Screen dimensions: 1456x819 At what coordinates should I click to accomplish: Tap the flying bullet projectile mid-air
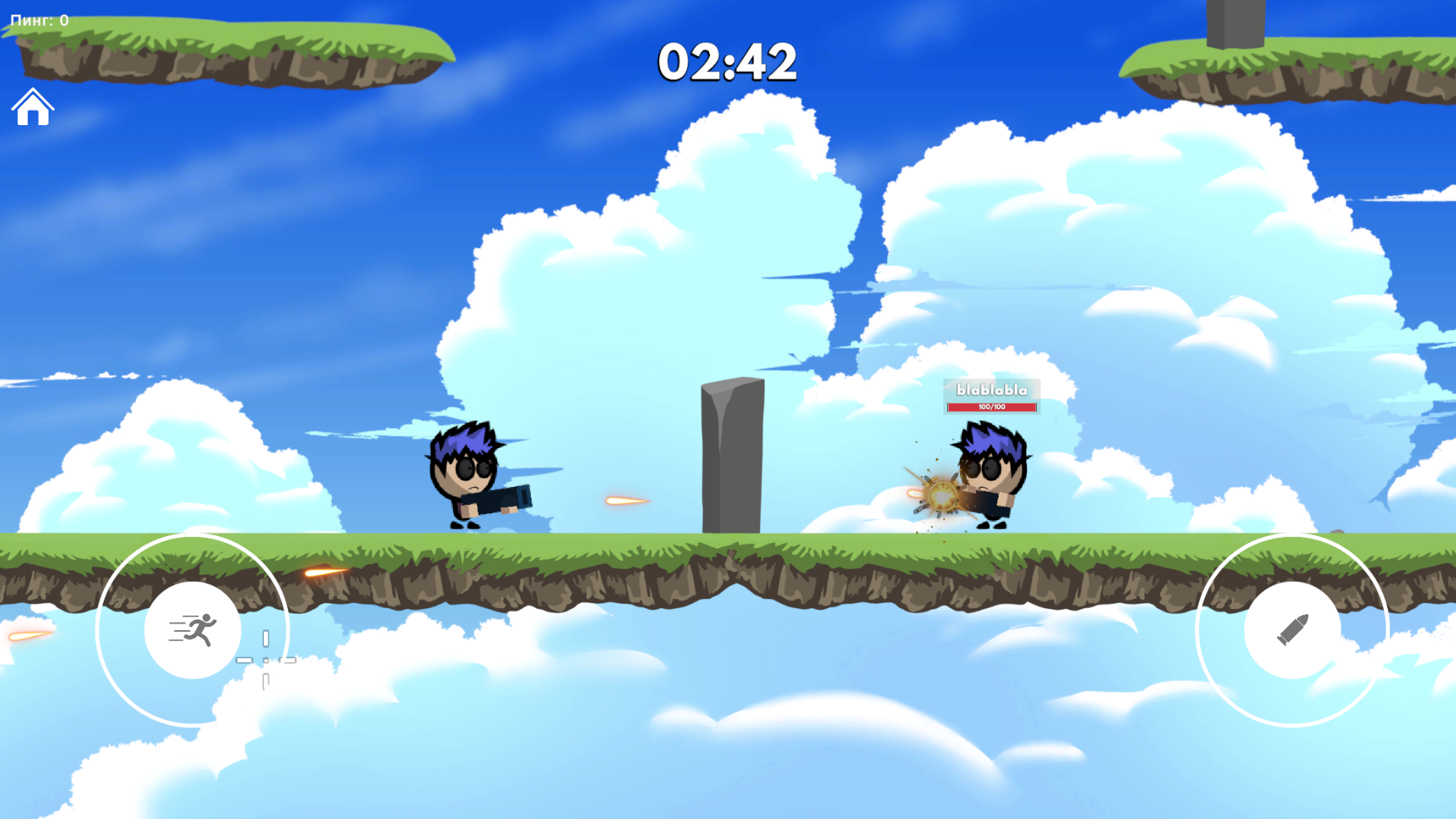click(x=622, y=500)
